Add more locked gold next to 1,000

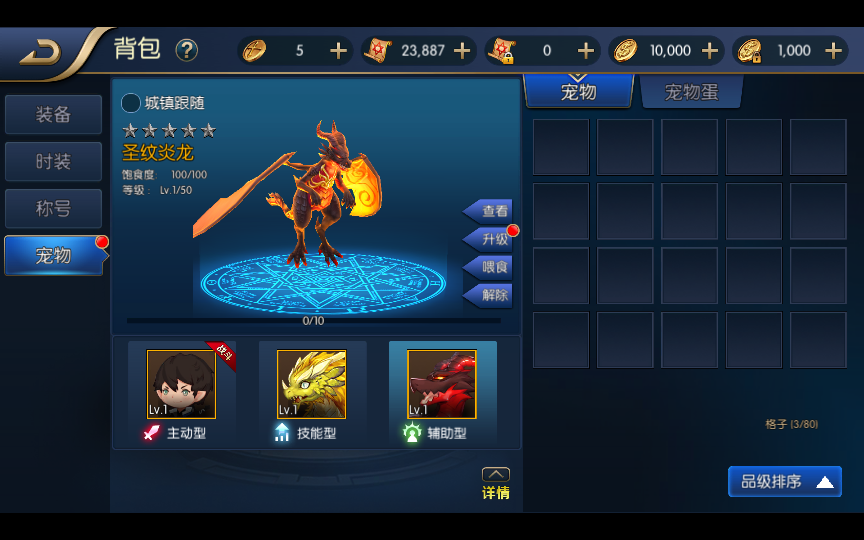[833, 50]
